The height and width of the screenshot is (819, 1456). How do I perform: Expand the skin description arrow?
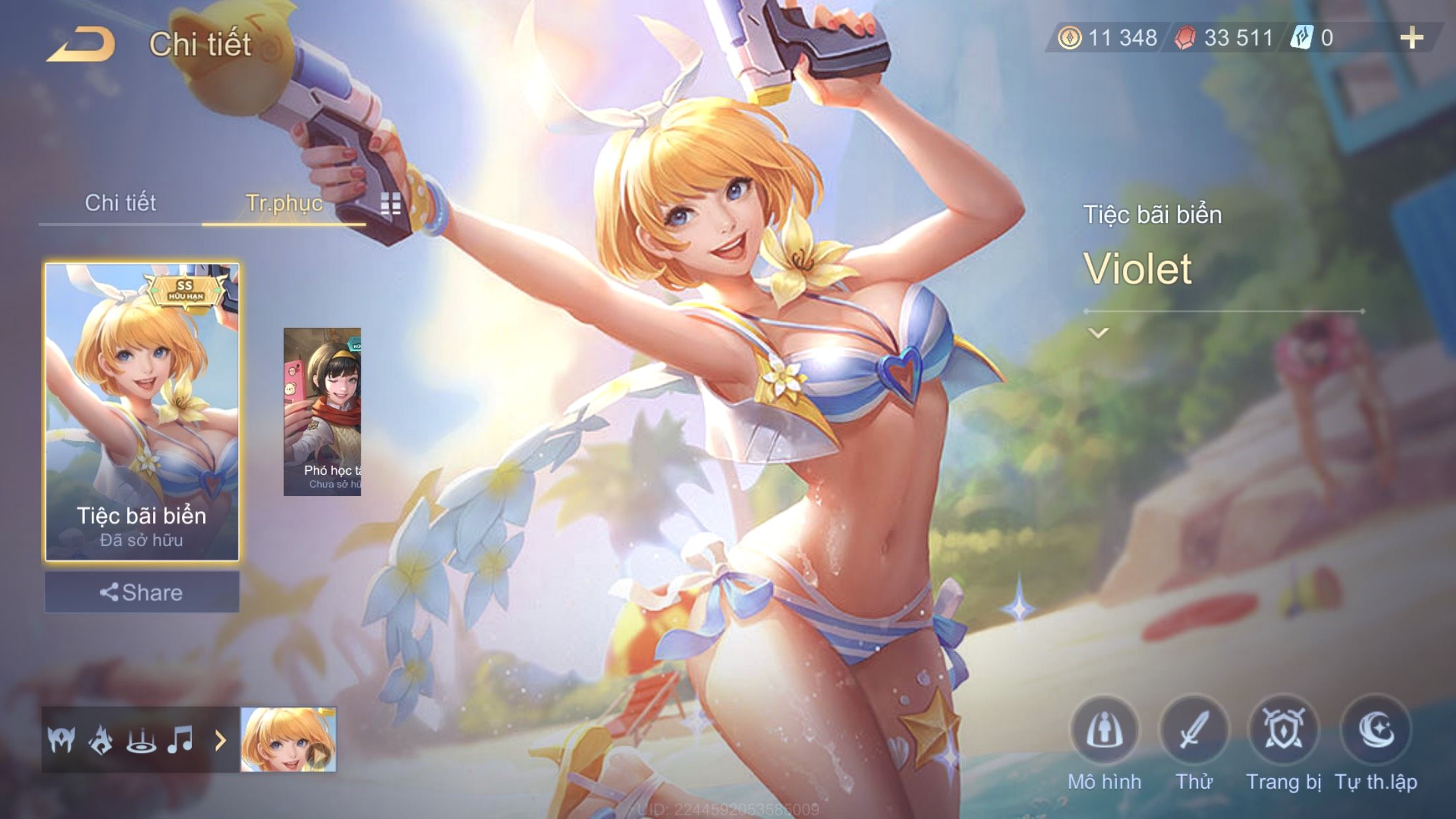click(1098, 333)
